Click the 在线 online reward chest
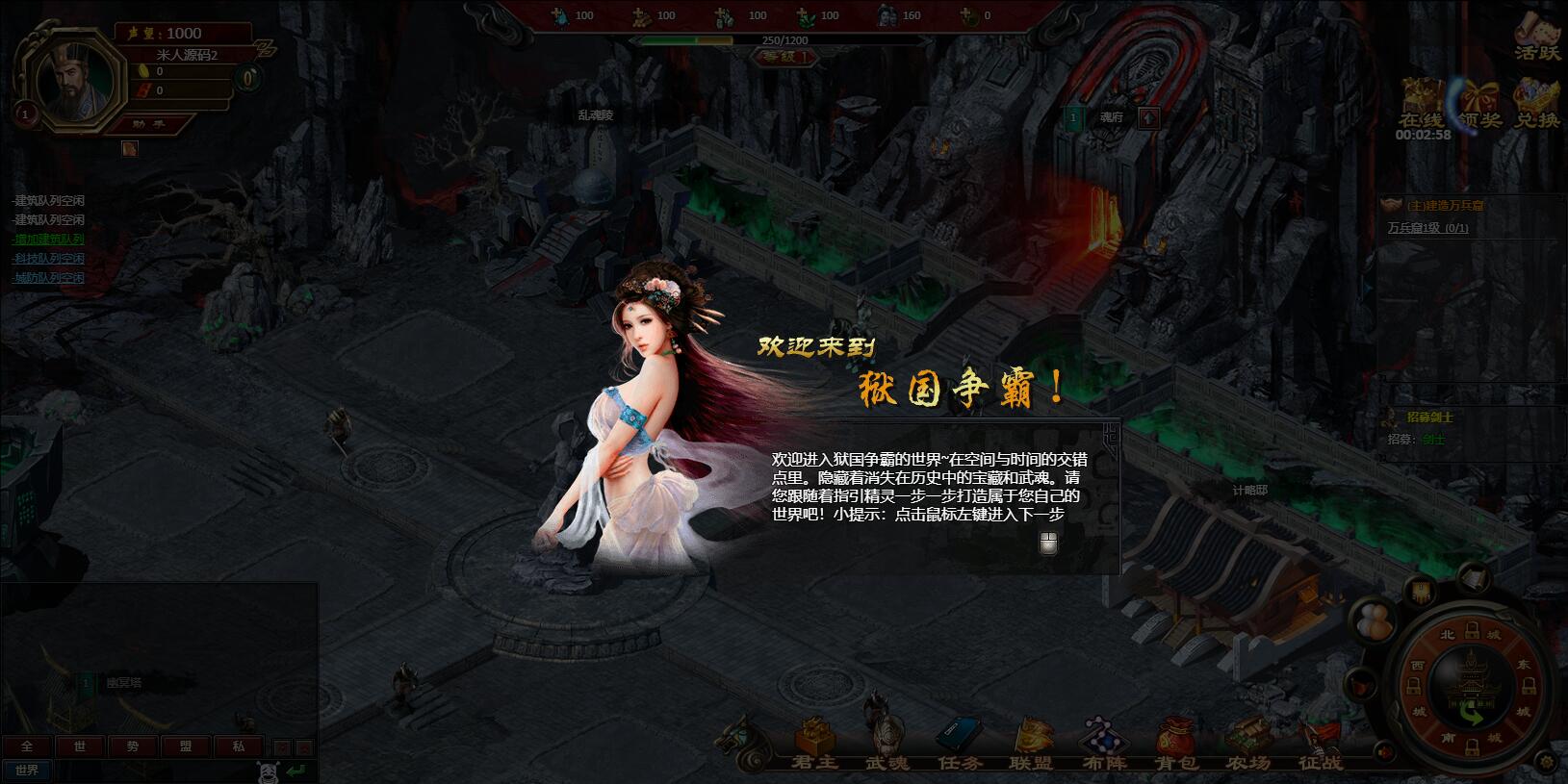This screenshot has width=1568, height=784. (x=1422, y=105)
